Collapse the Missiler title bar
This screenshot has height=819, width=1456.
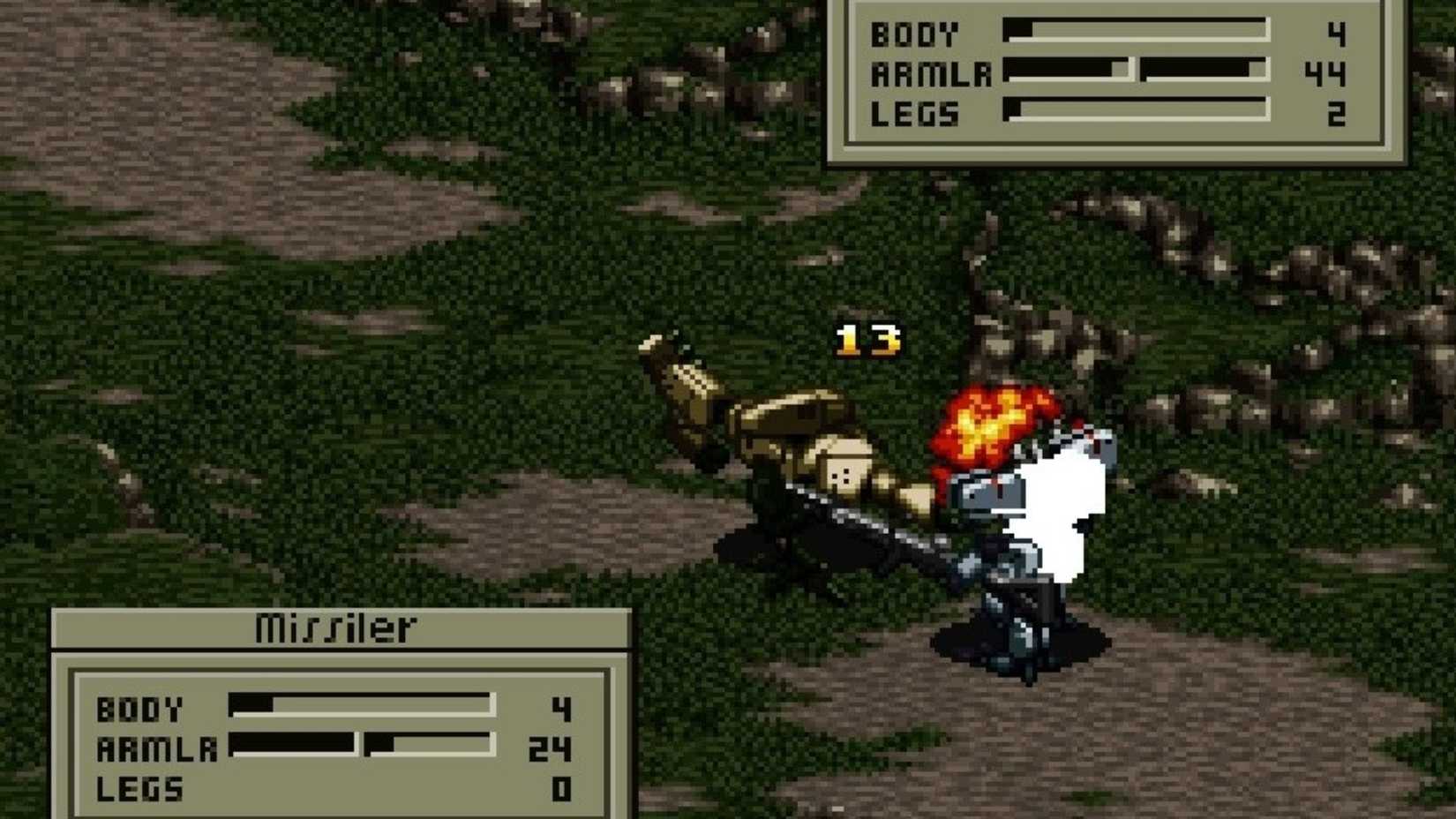coord(335,628)
